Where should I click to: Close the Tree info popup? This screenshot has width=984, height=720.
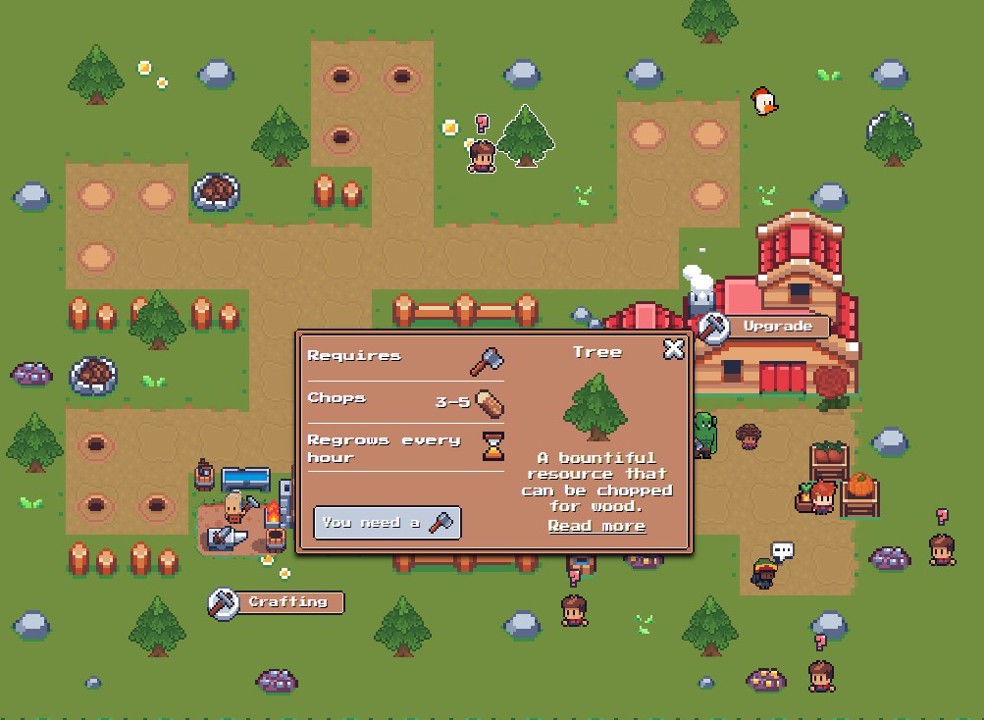tap(674, 348)
